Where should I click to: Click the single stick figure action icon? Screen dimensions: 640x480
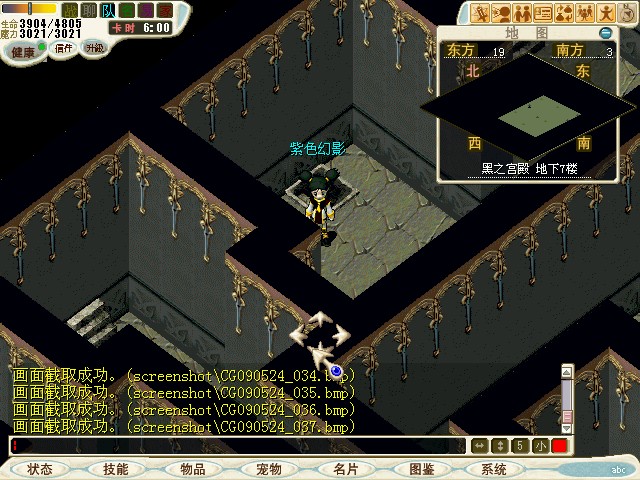607,13
